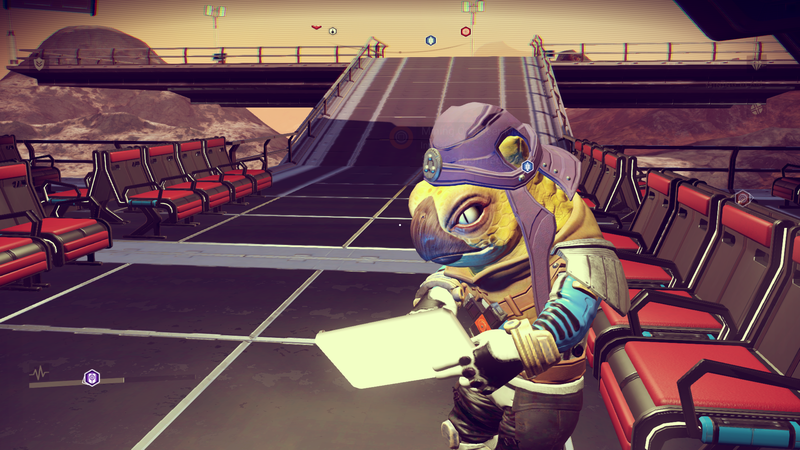800x450 pixels.
Task: Click the red chevron compass indicator
Action: (317, 26)
